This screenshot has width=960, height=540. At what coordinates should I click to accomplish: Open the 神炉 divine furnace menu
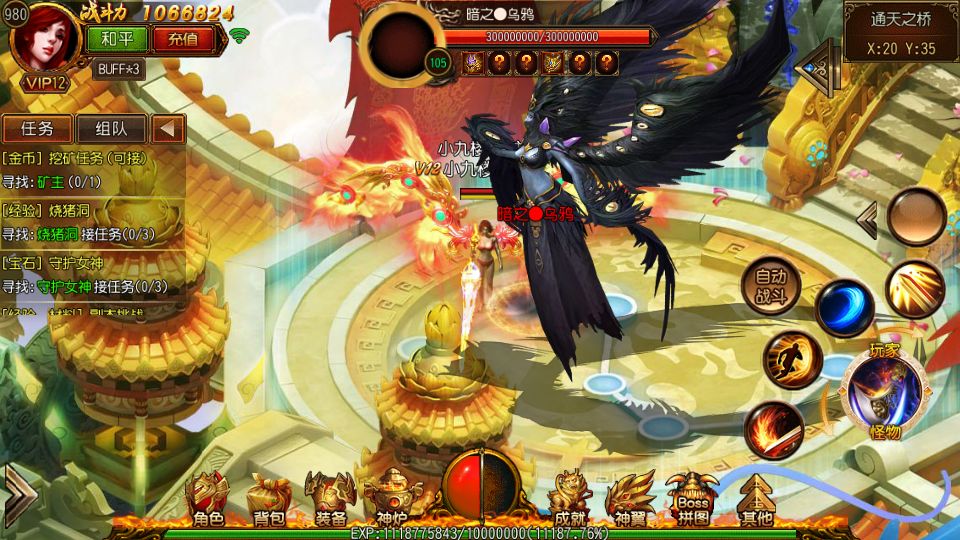[390, 498]
